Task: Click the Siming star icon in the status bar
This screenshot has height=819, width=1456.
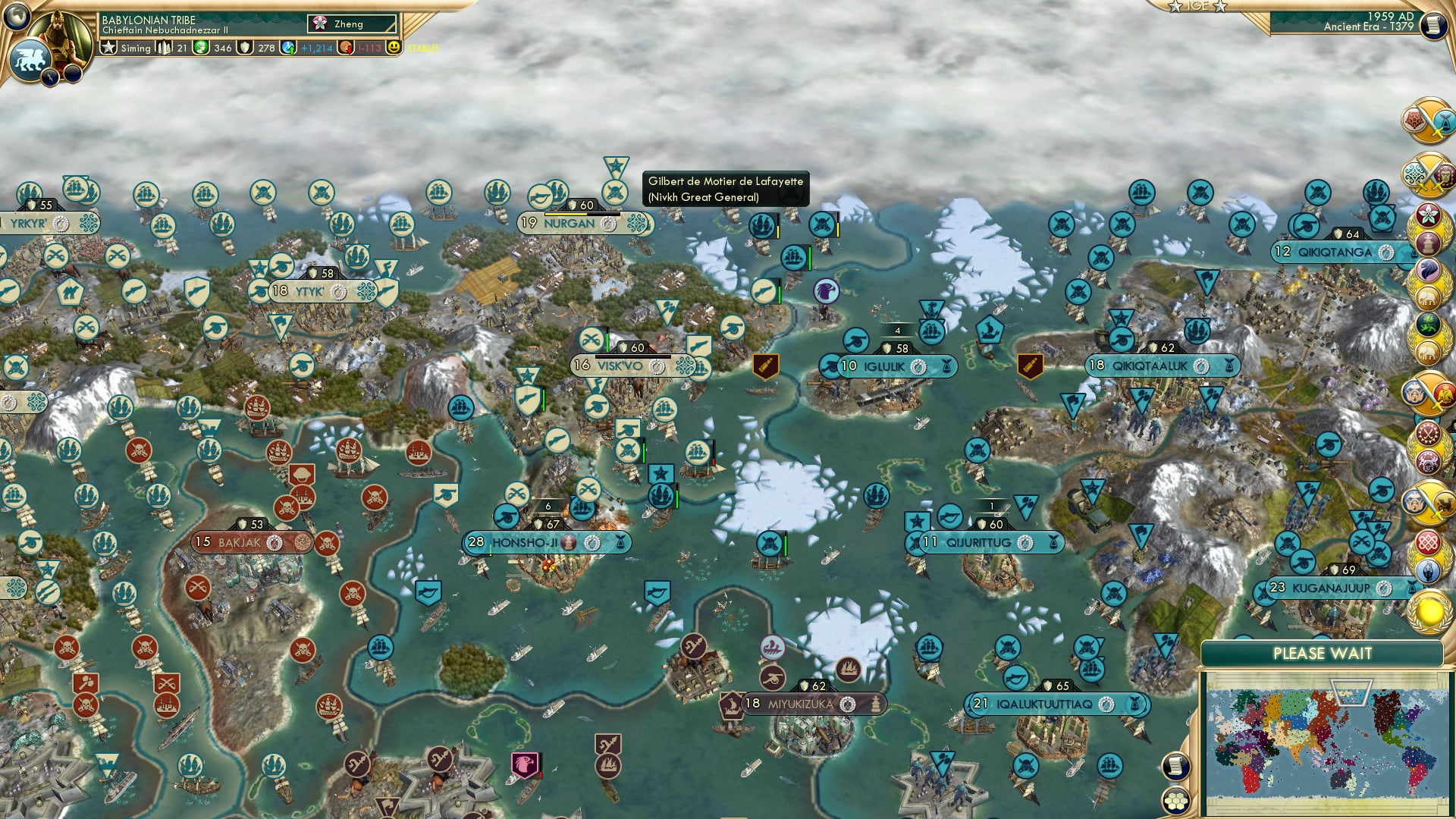Action: tap(108, 48)
